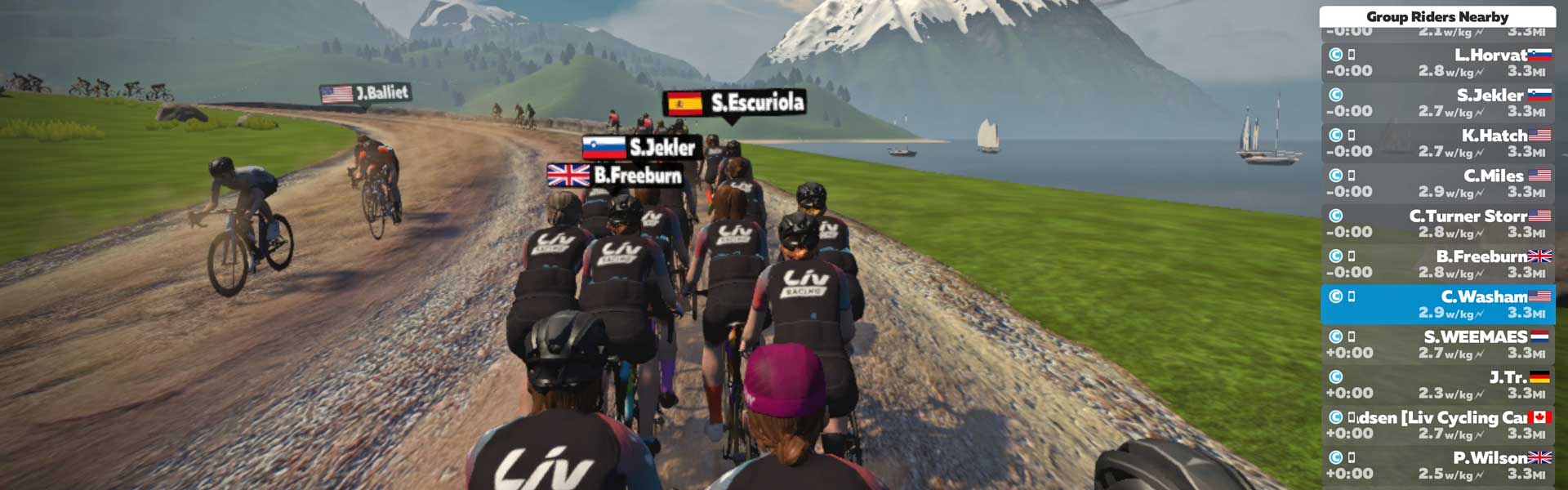
Task: Select L.Horvat in the nearby riders list
Action: [1437, 62]
